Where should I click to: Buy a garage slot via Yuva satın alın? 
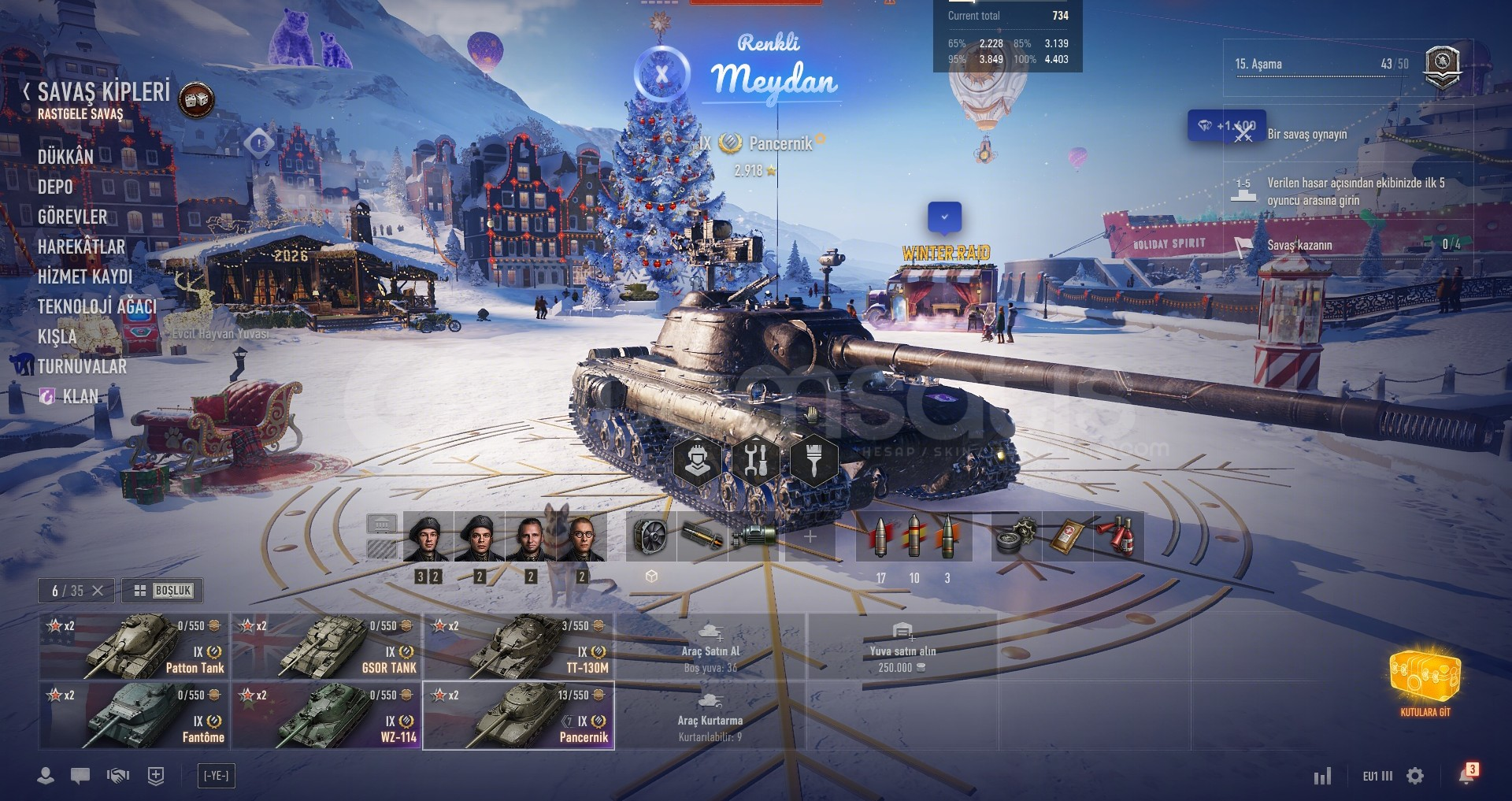[902, 648]
